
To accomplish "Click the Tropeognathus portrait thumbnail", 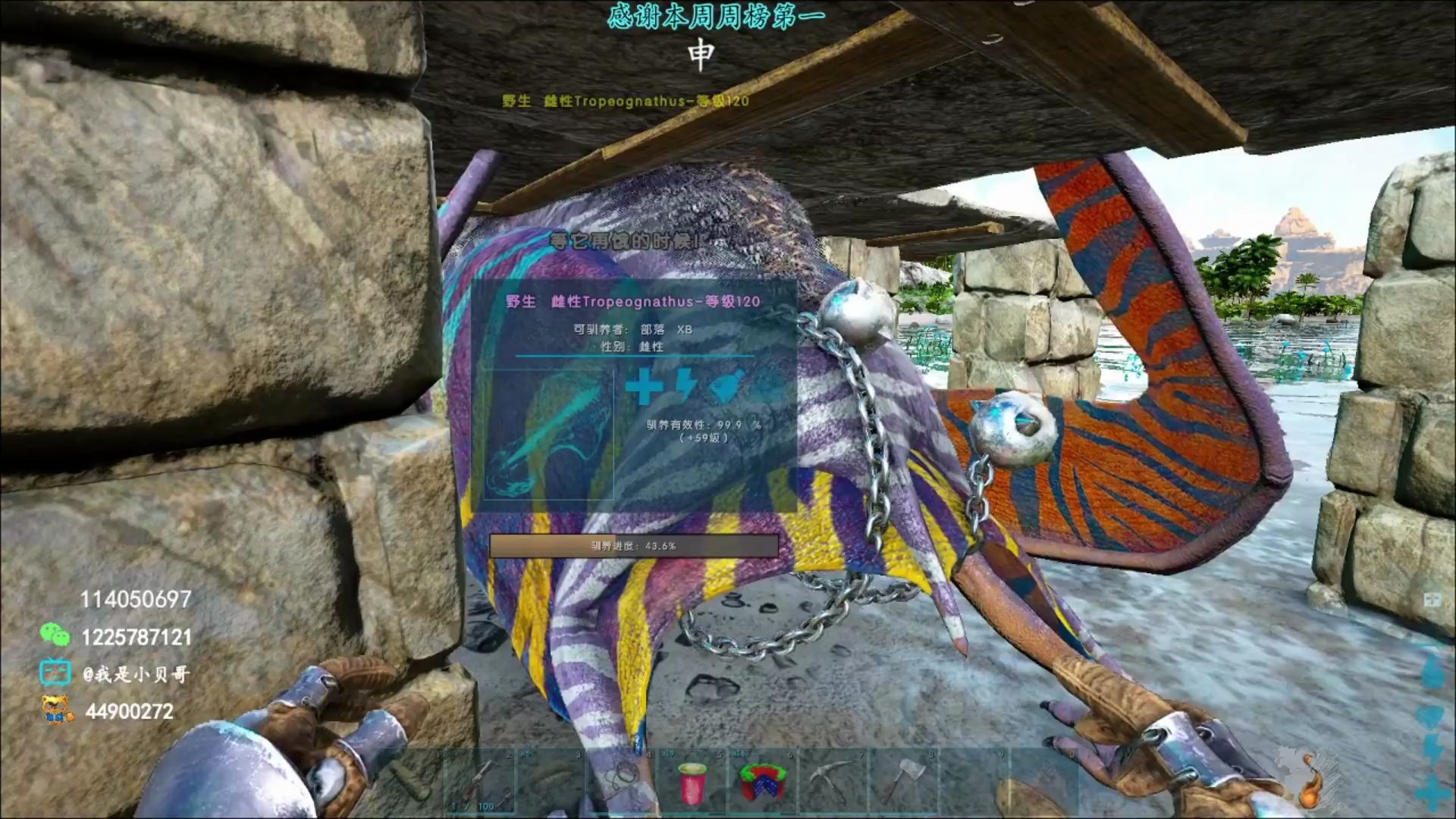I will [x=548, y=435].
